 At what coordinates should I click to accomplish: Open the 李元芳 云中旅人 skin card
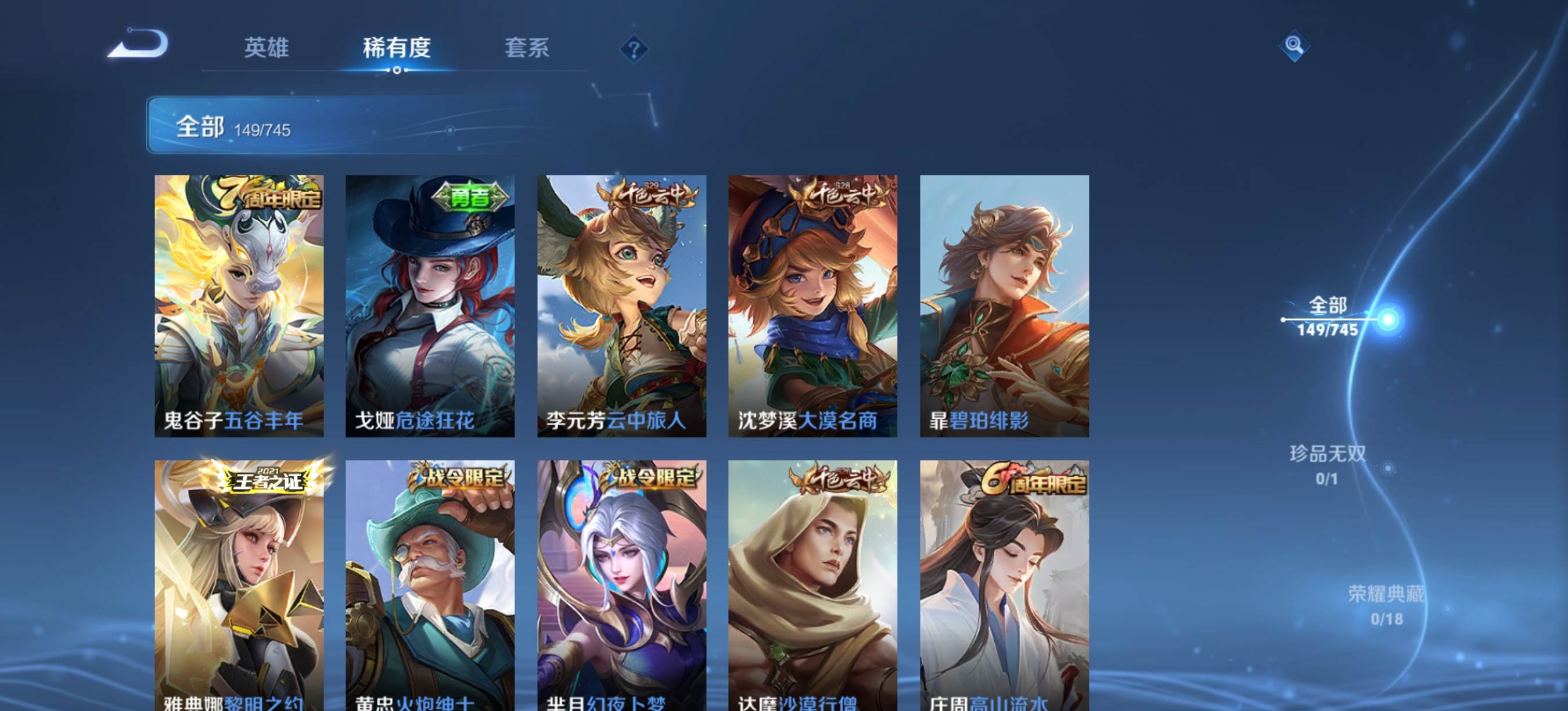(x=621, y=306)
